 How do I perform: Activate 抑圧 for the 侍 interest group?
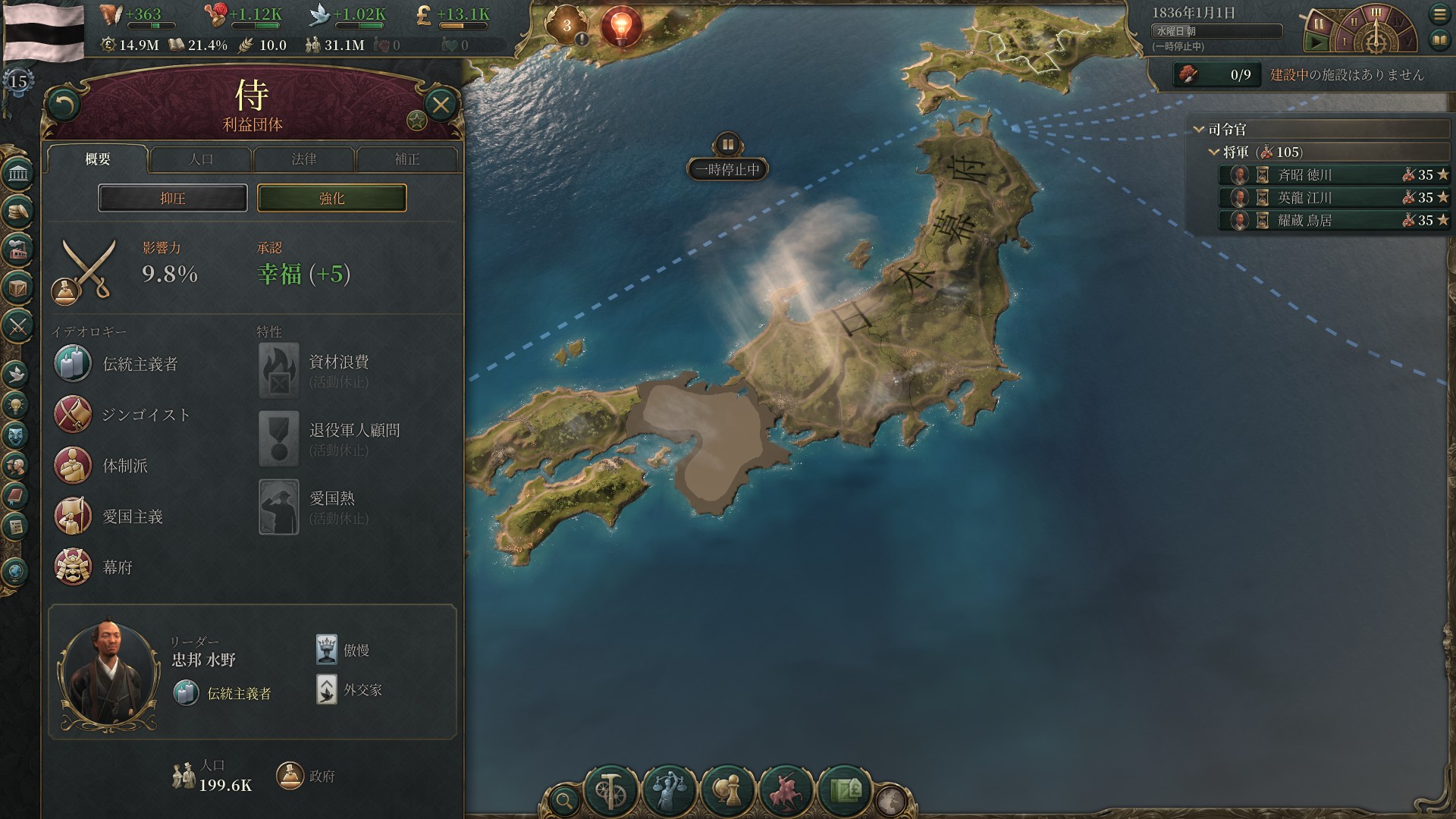(x=172, y=198)
